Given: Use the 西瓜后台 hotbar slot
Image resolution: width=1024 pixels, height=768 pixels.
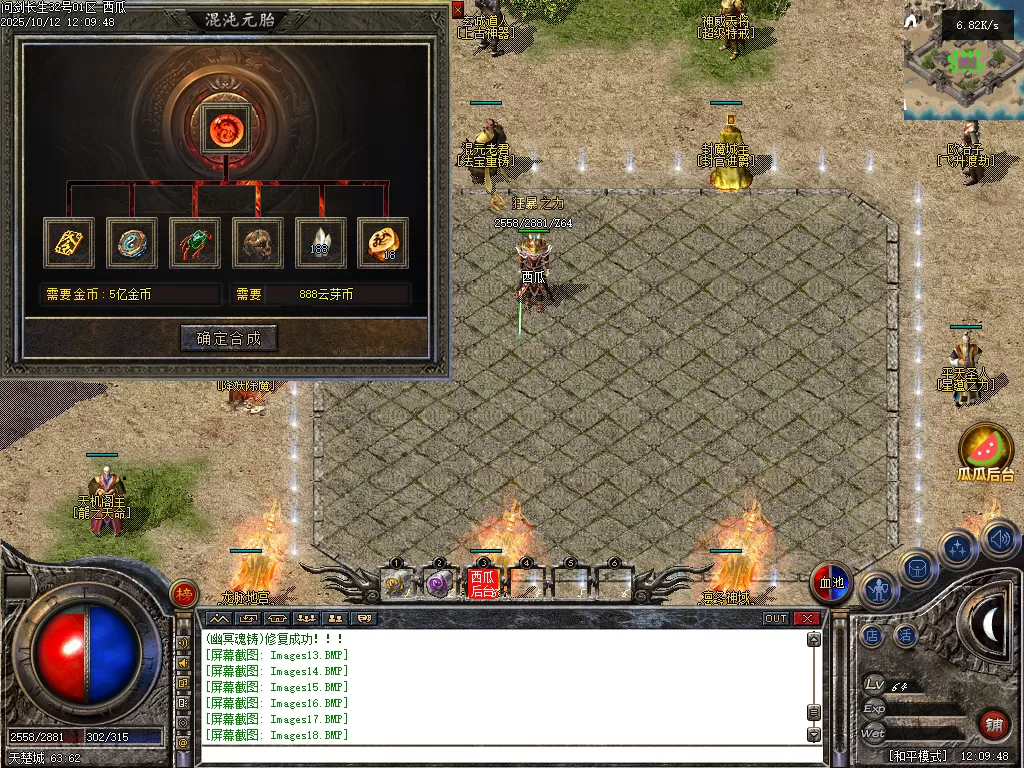Looking at the screenshot, I should pyautogui.click(x=484, y=582).
